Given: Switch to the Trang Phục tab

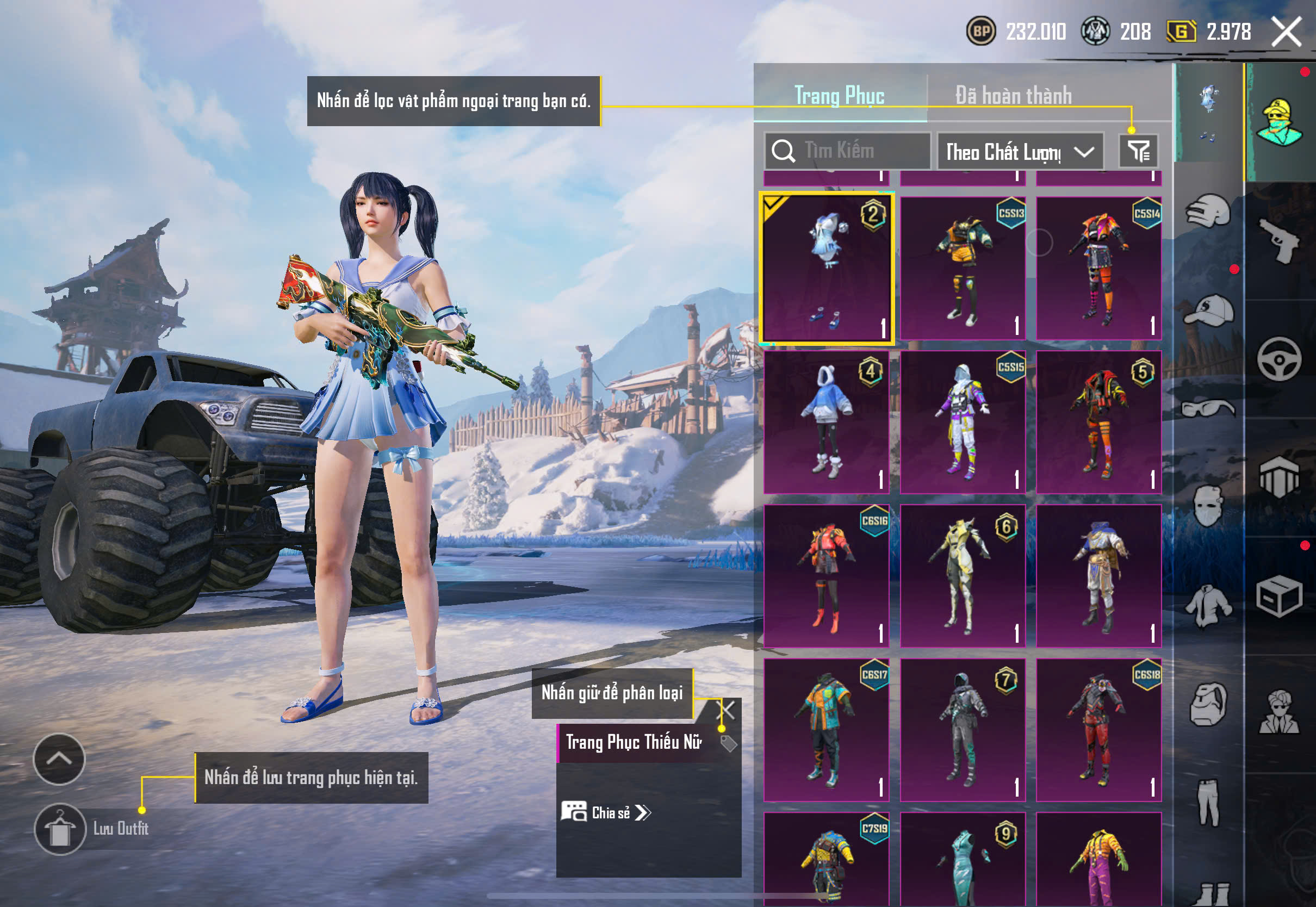Looking at the screenshot, I should click(839, 96).
